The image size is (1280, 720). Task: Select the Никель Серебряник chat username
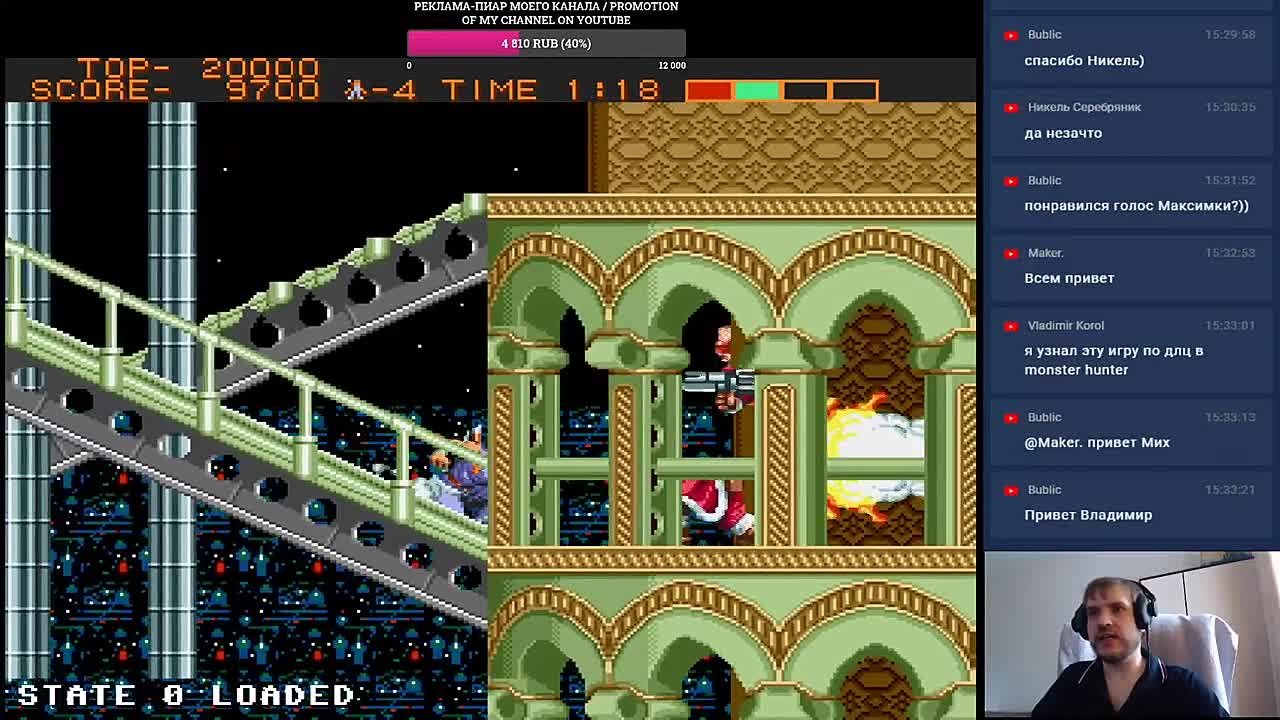tap(1084, 107)
